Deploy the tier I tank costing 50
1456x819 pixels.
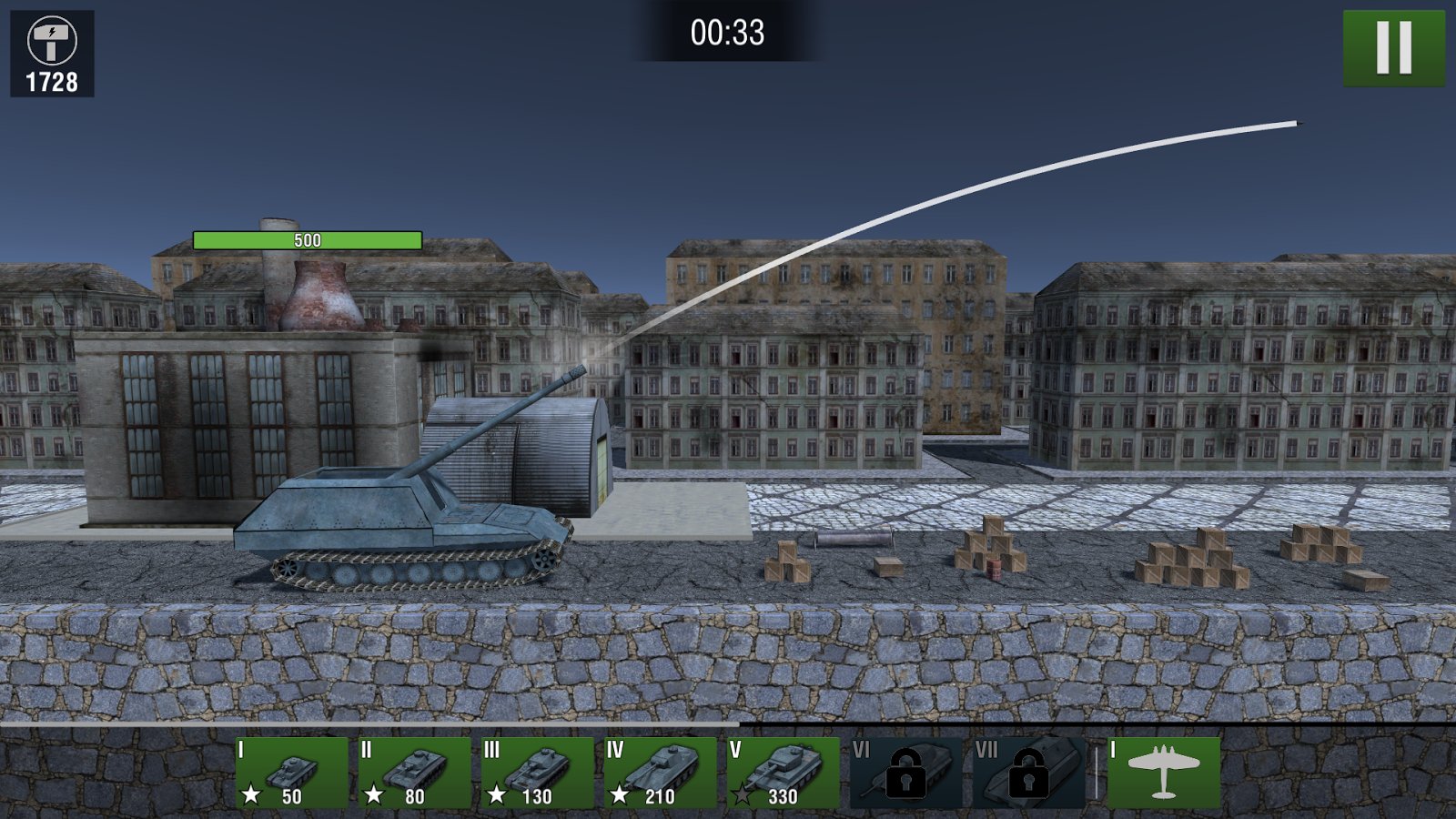291,773
